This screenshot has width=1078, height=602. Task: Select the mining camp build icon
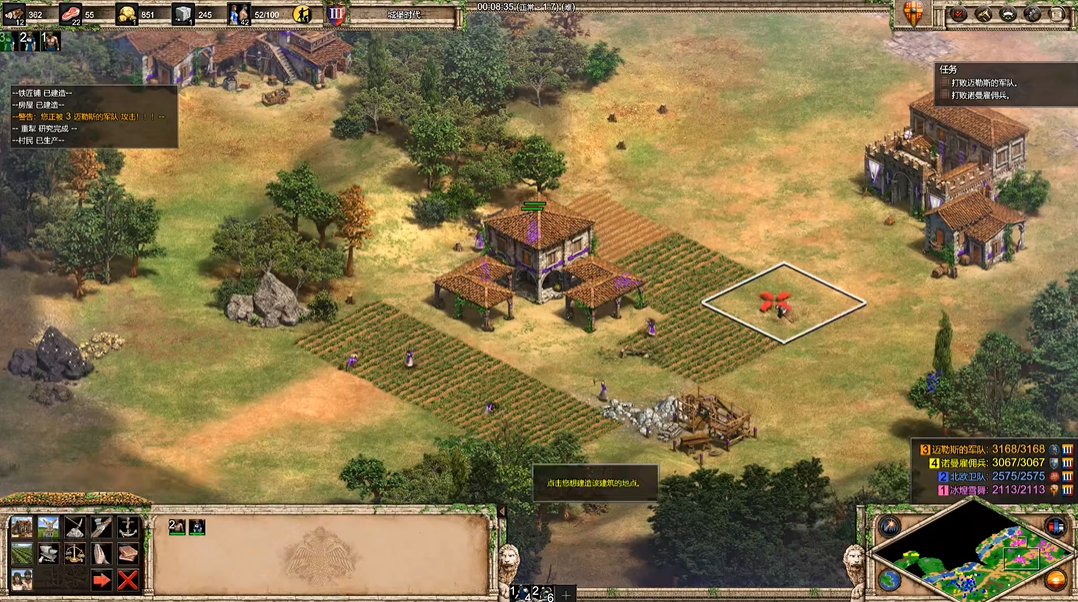tap(75, 527)
